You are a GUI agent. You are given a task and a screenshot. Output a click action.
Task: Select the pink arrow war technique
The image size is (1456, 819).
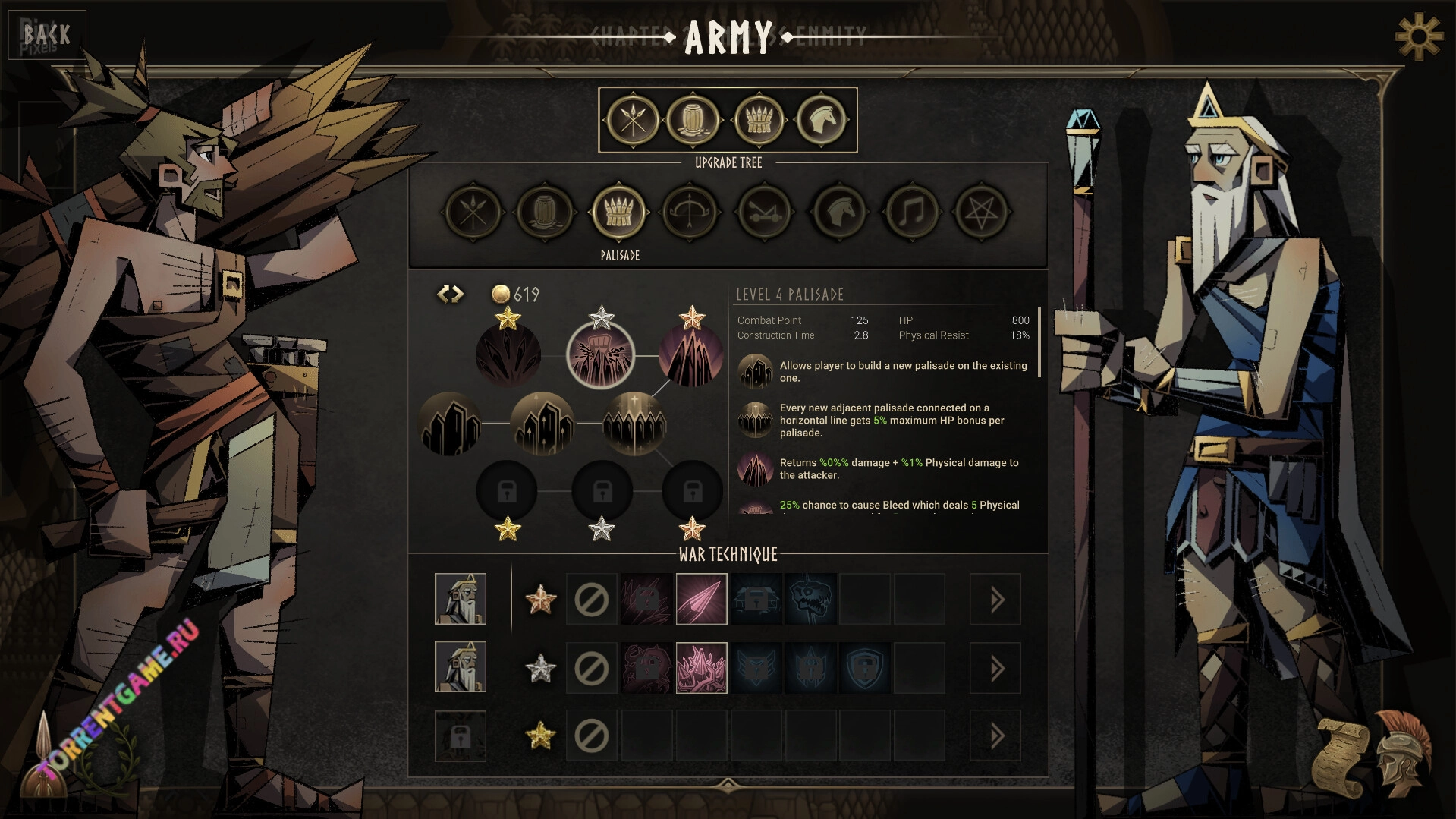[x=701, y=600]
